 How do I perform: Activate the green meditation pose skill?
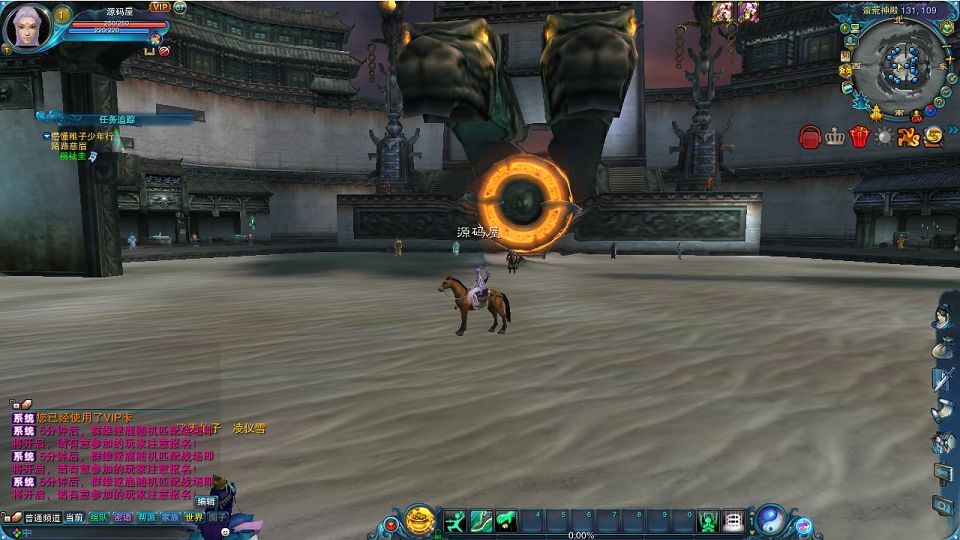tap(708, 521)
